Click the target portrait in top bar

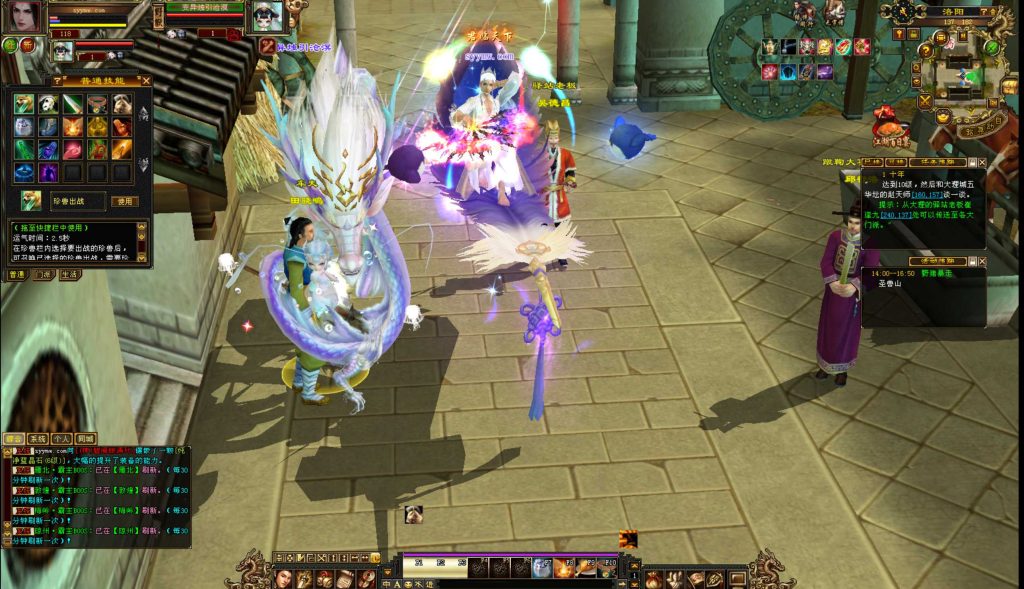(x=266, y=17)
